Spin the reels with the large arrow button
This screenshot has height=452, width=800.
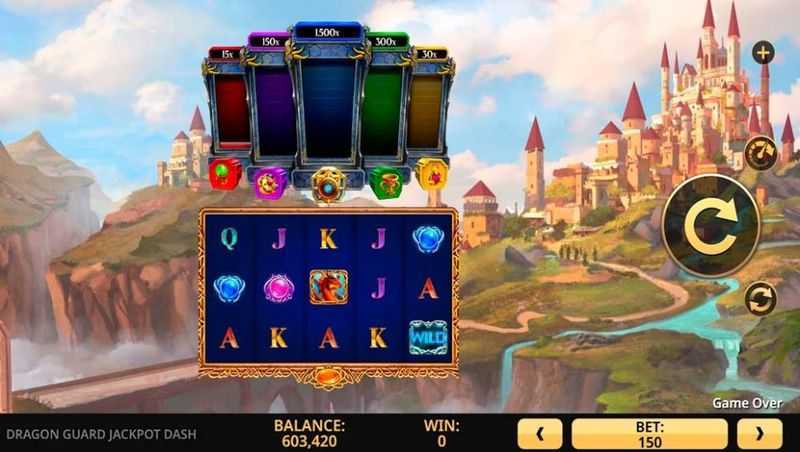pyautogui.click(x=711, y=224)
